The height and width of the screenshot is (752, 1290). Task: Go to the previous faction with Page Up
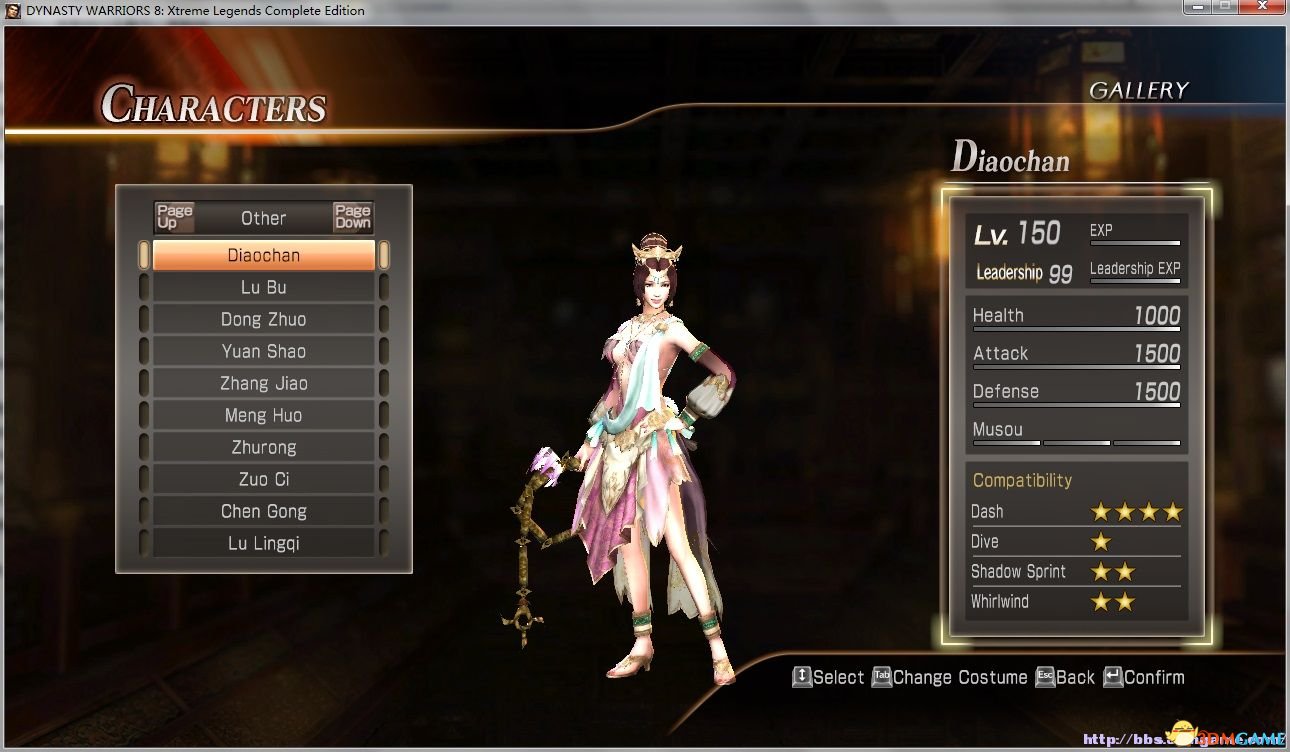pos(174,217)
